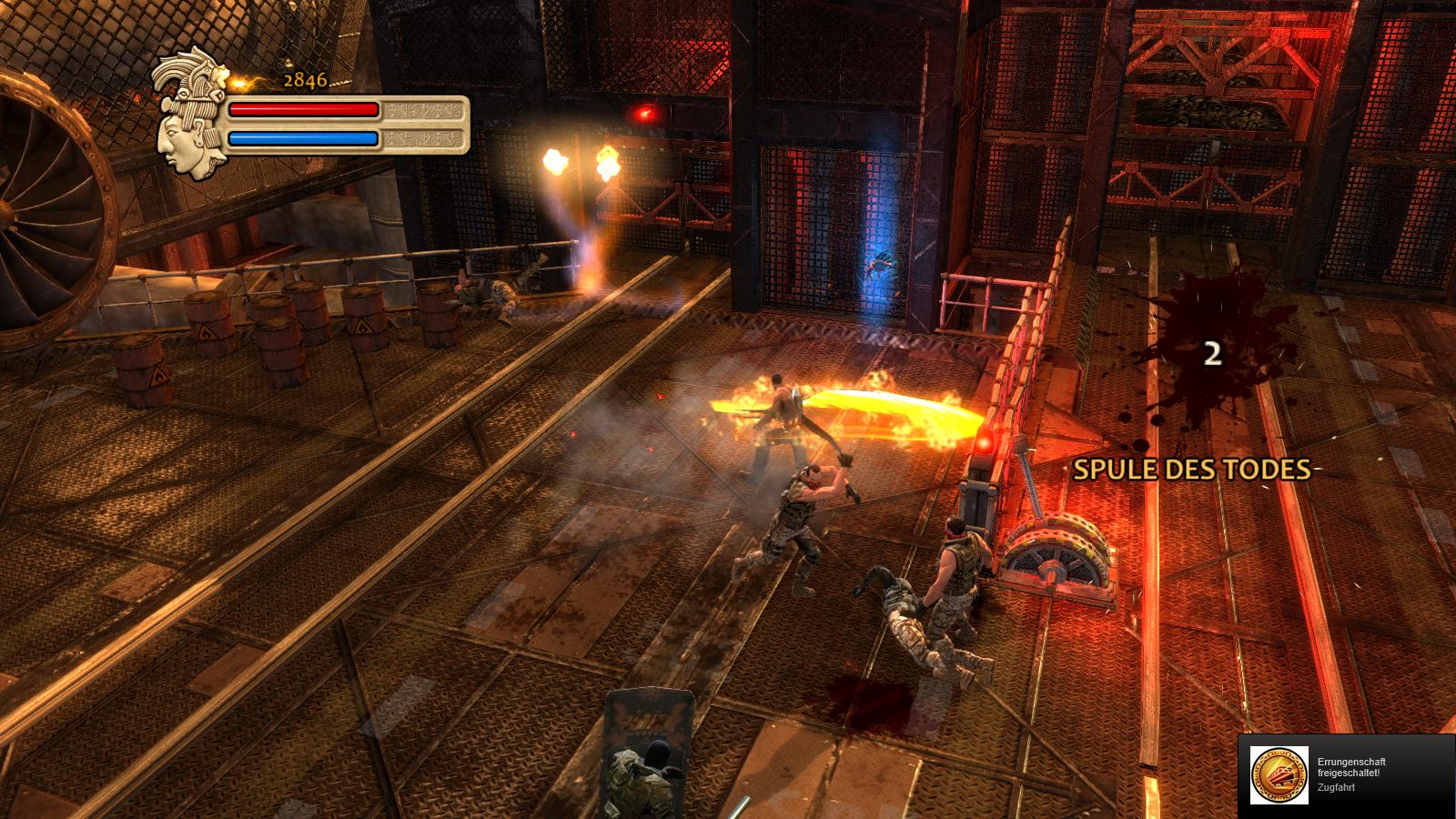
Task: Open the Zugfahrt achievement unlocked notification
Action: [x=1346, y=775]
